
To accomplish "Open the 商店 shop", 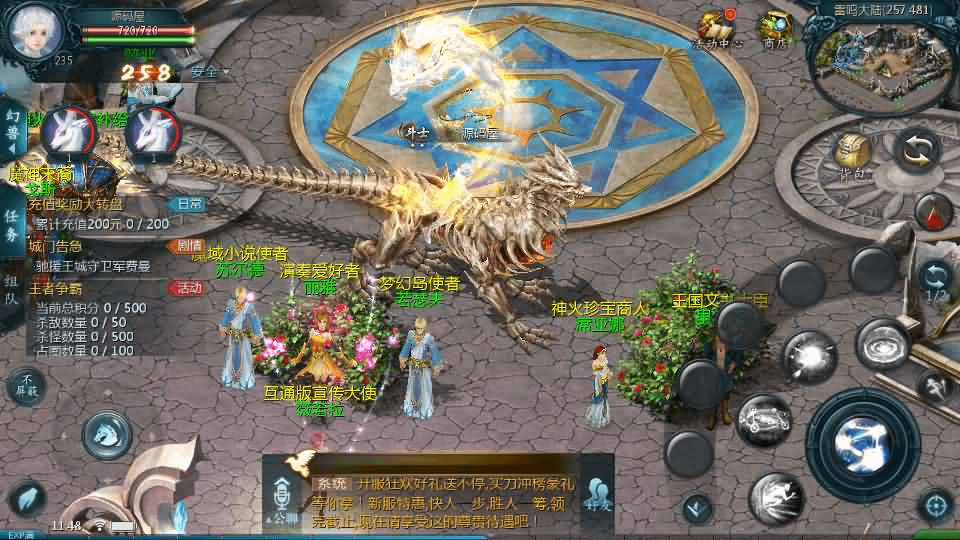I will coord(775,29).
